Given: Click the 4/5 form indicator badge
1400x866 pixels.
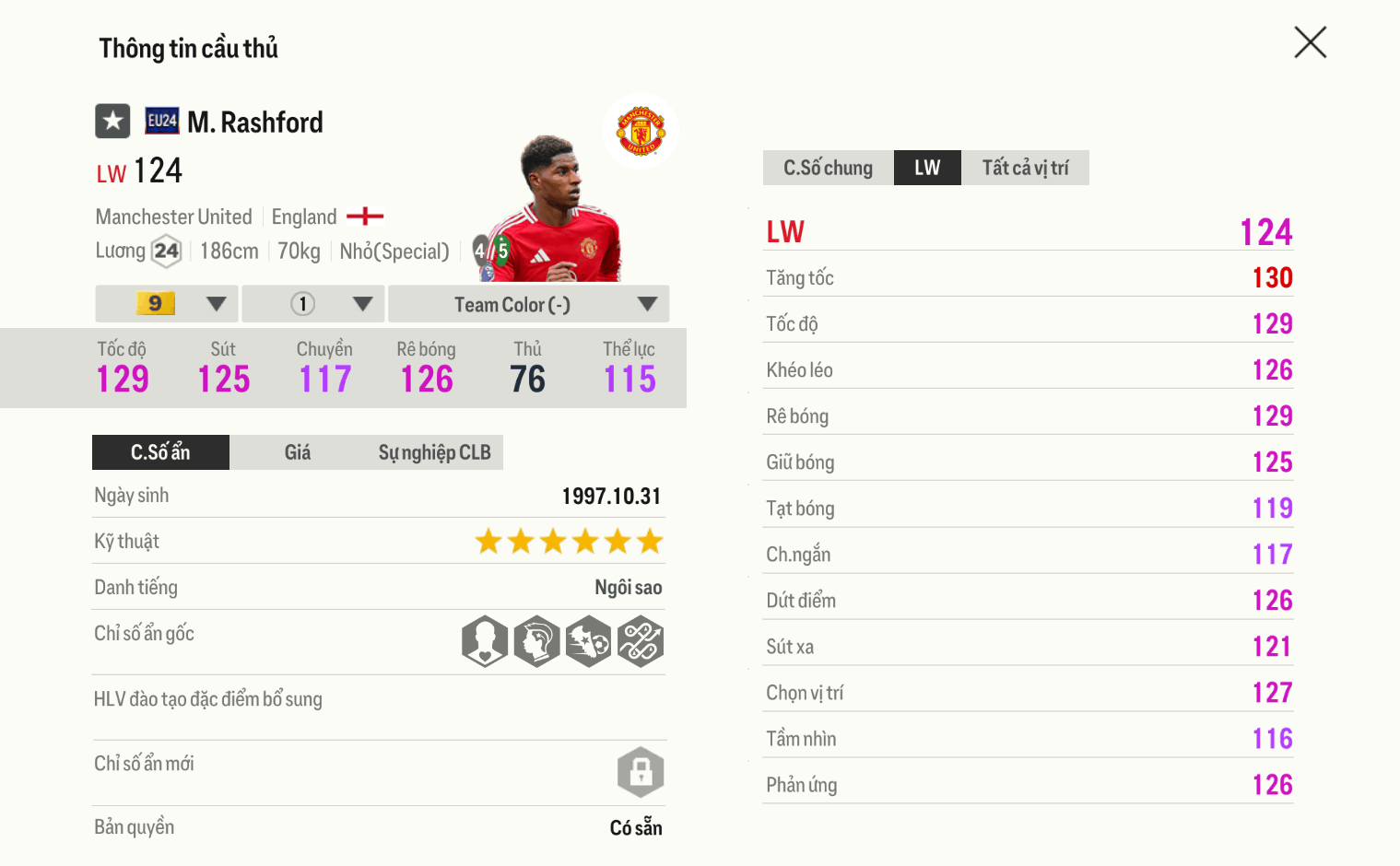Looking at the screenshot, I should click(x=487, y=249).
